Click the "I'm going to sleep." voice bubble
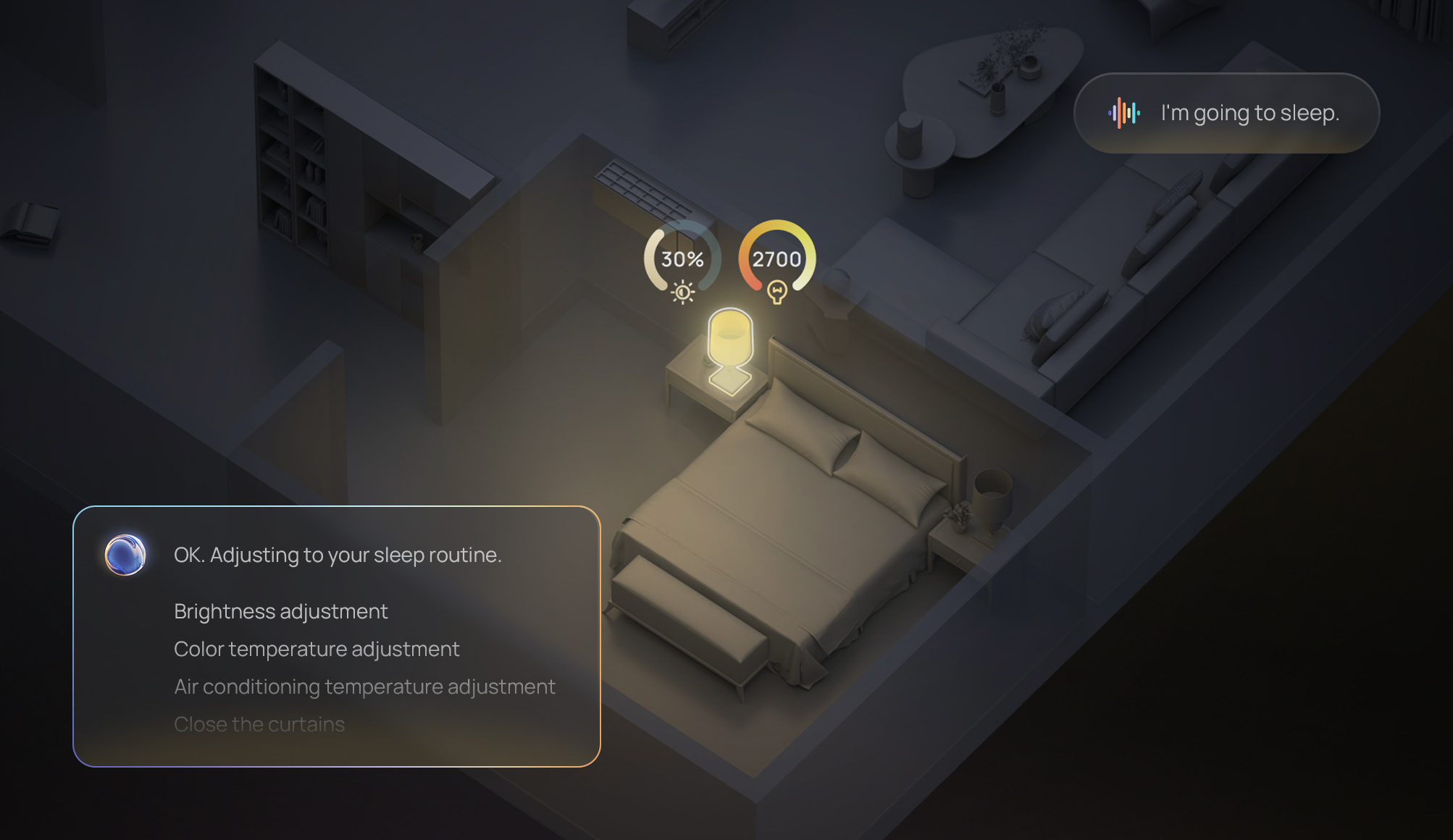1453x840 pixels. tap(1226, 113)
